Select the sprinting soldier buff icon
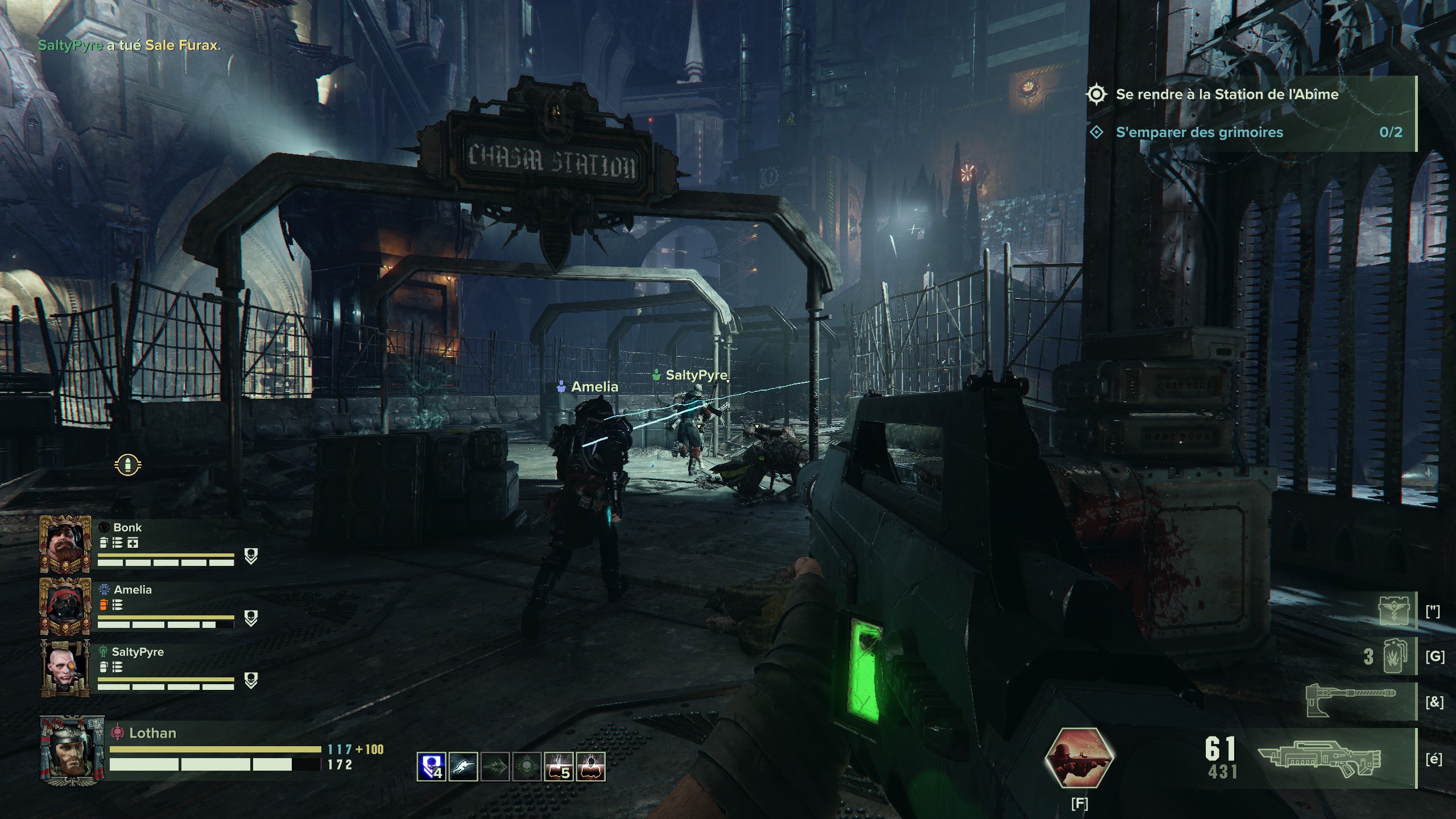 click(463, 766)
